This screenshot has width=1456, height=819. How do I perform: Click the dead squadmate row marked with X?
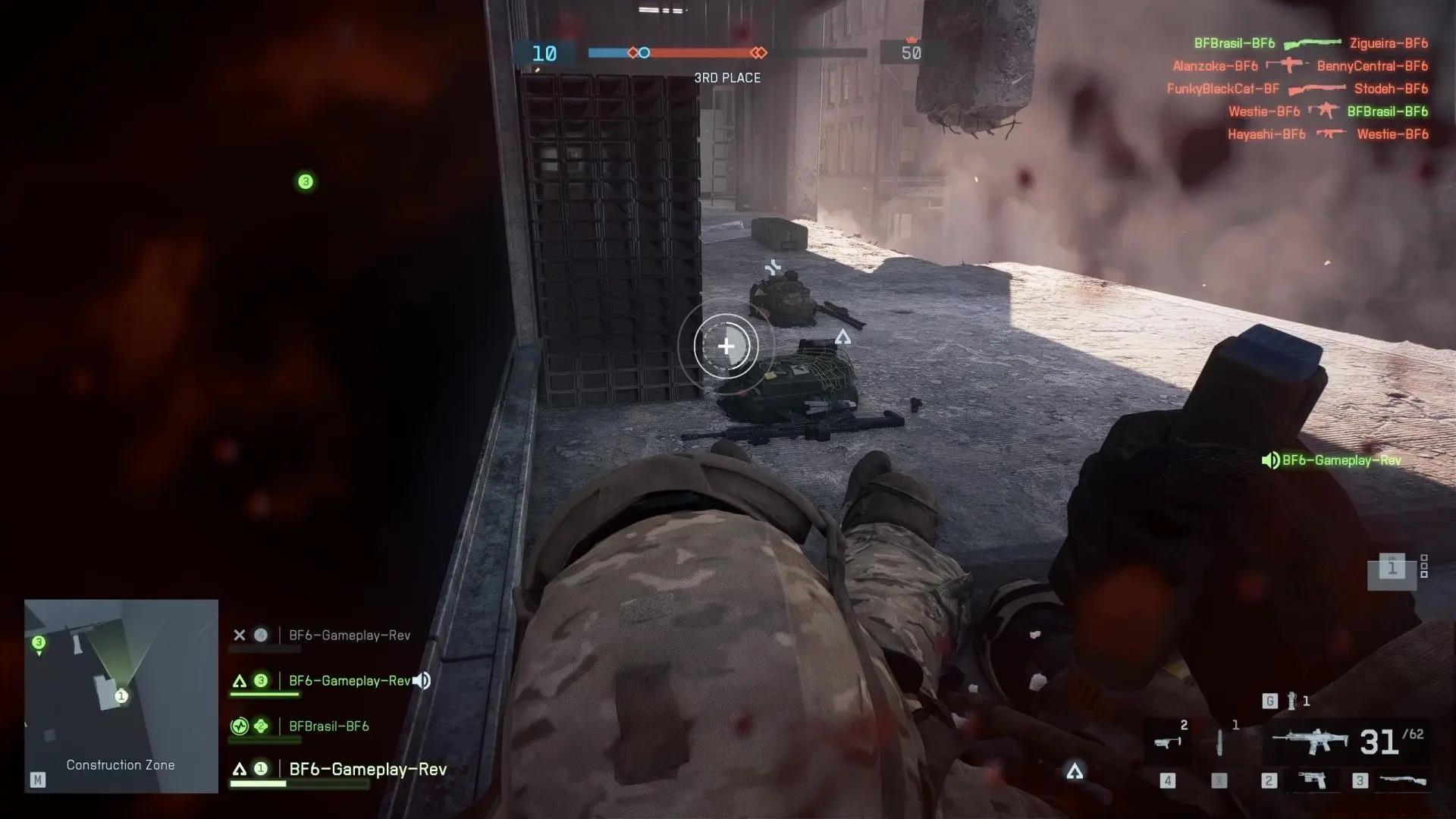point(349,635)
